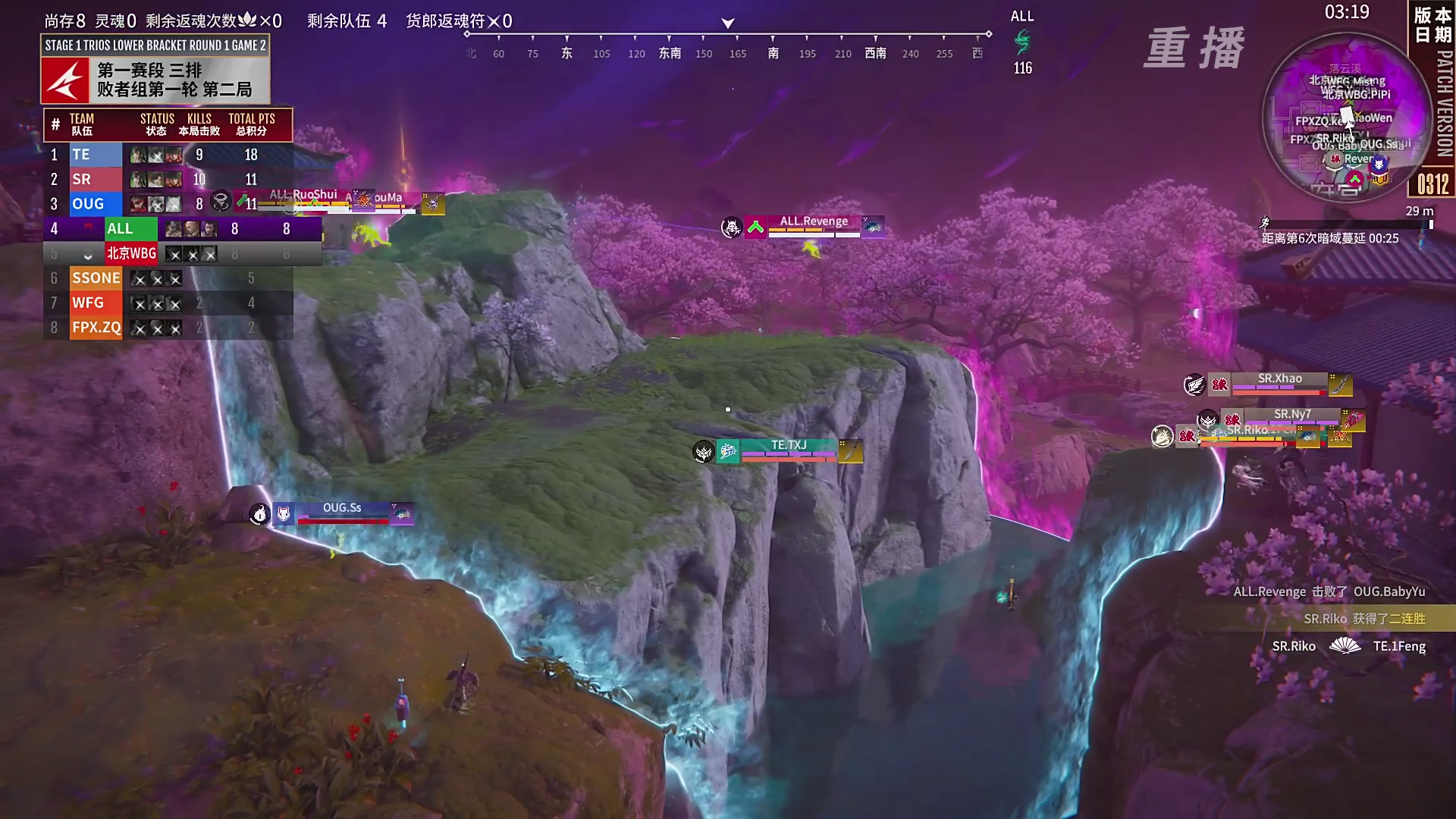The image size is (1456, 819).
Task: Click ALL.Revenge's green arrow hero icon
Action: tap(755, 227)
